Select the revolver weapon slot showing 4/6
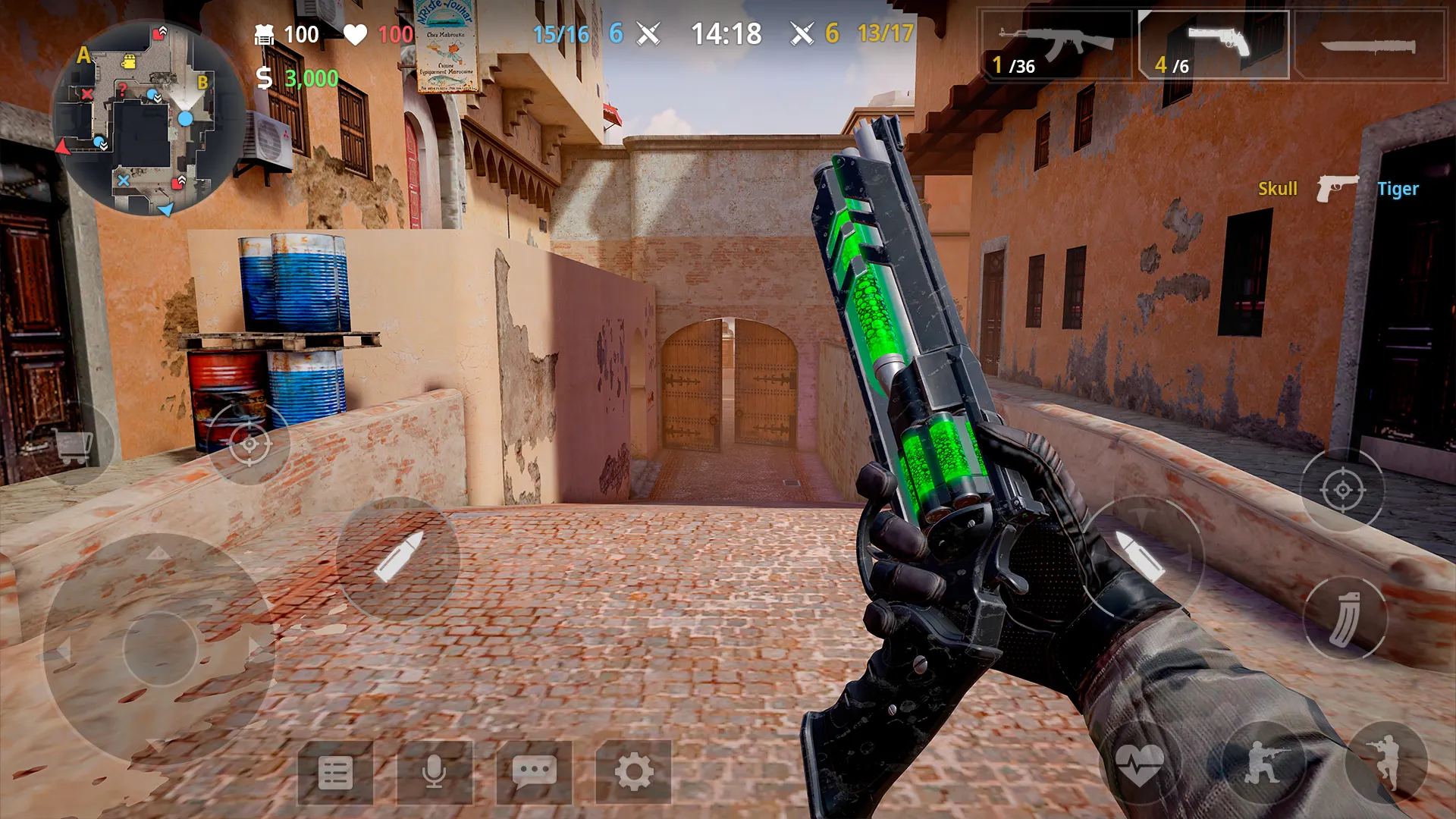 [1213, 42]
